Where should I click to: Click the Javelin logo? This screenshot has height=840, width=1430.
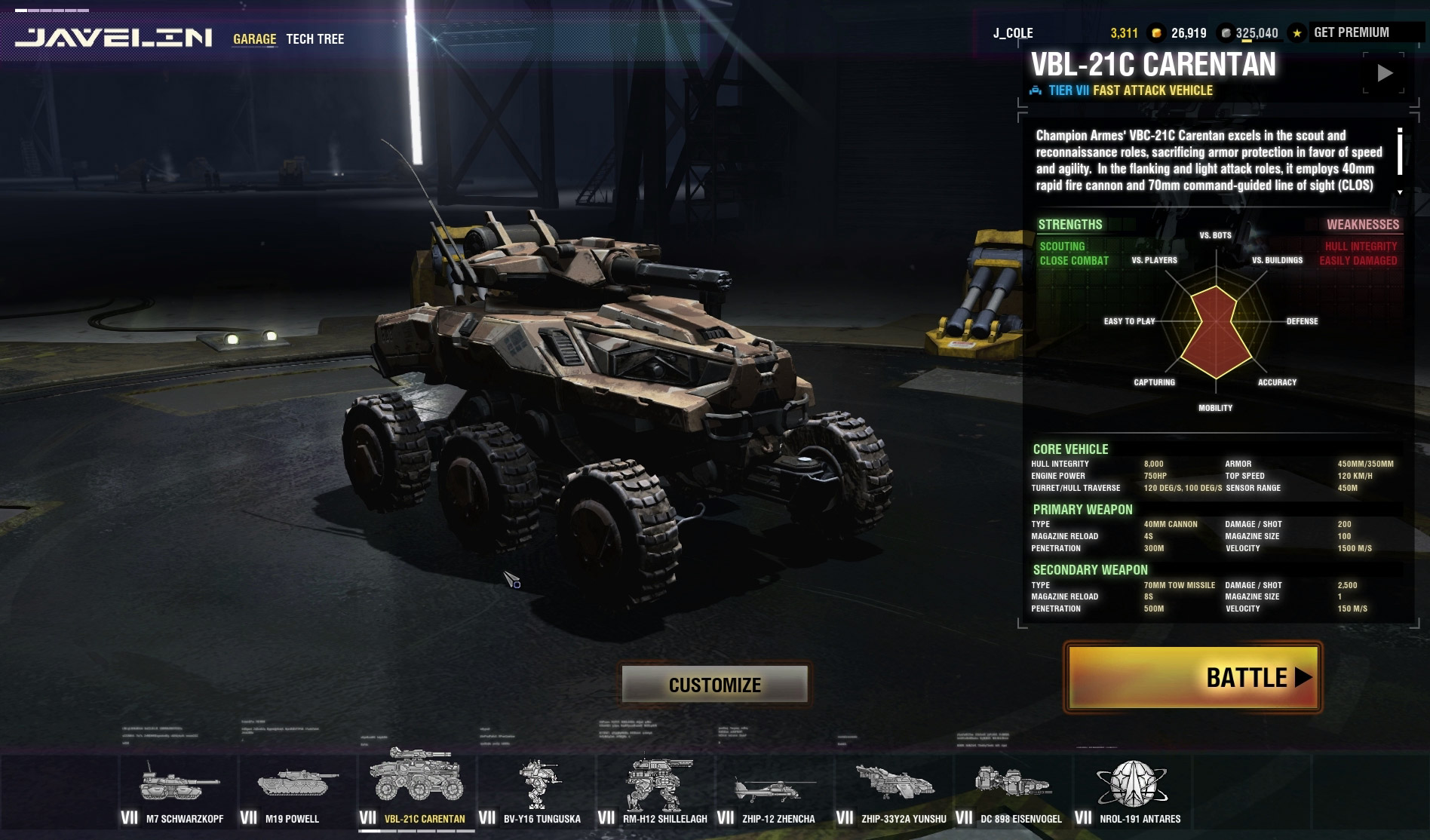coord(114,38)
